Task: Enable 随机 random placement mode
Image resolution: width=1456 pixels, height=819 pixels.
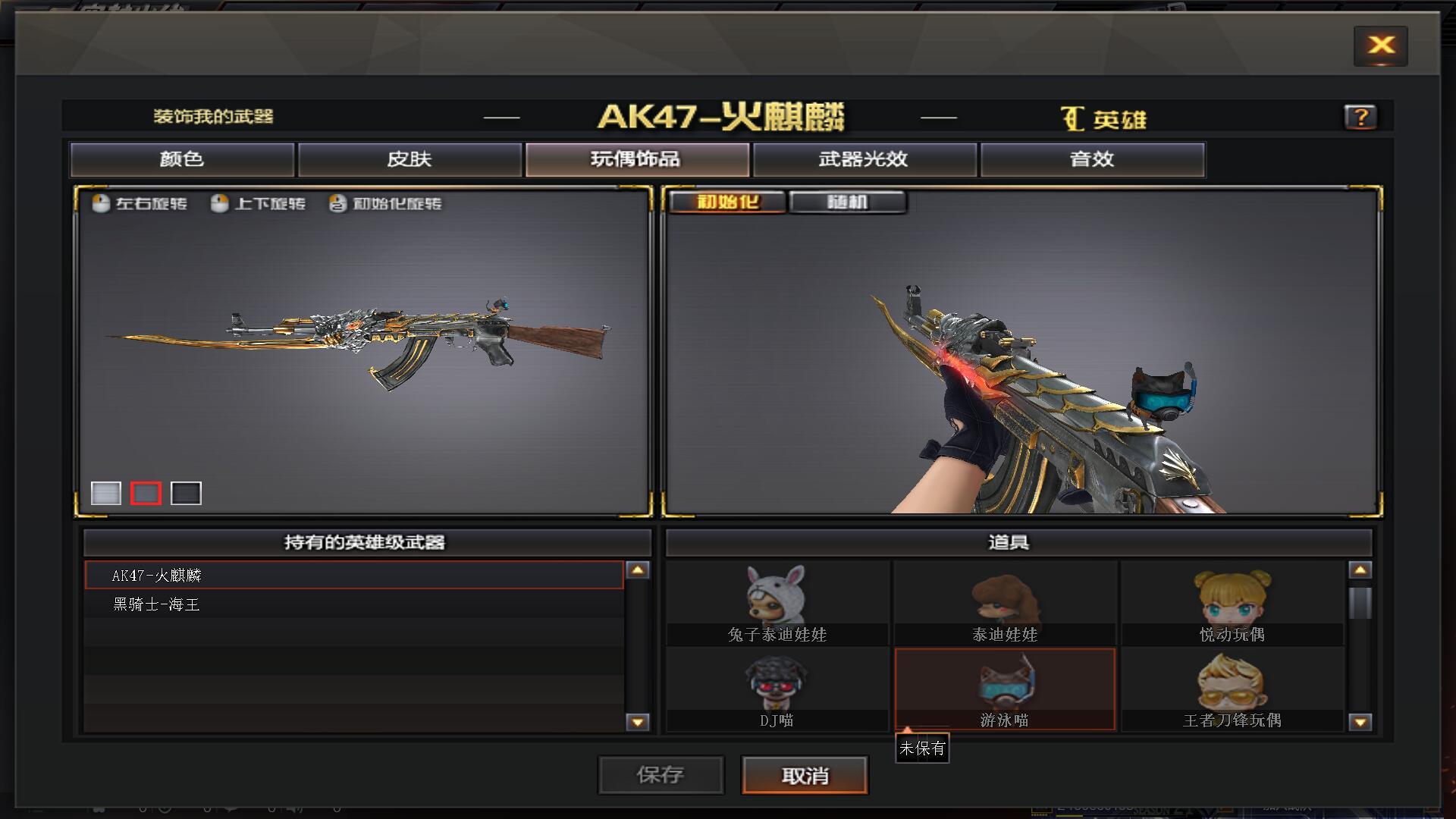Action: 847,201
